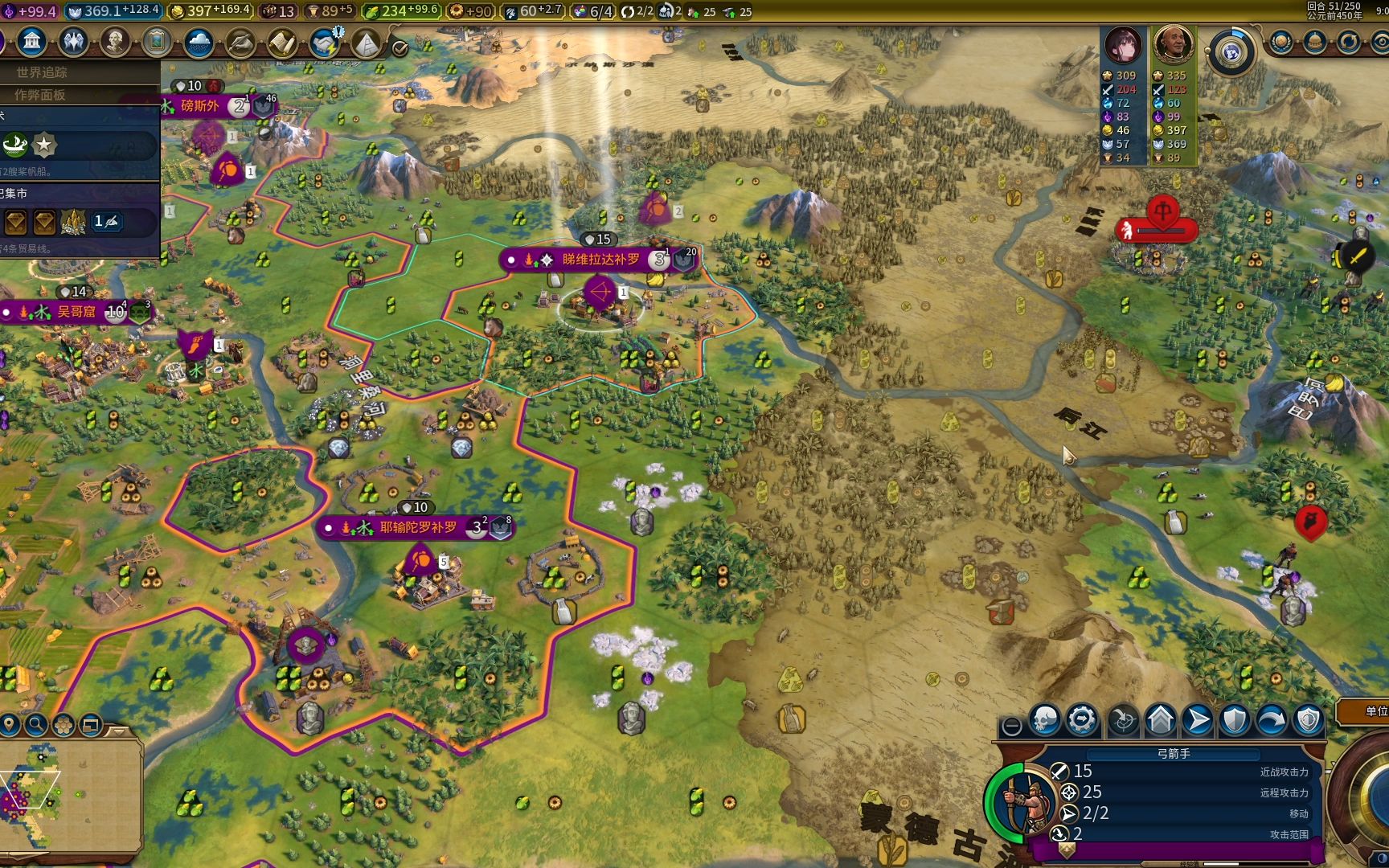Image resolution: width=1389 pixels, height=868 pixels.
Task: Open the religion screen with winged icon
Action: click(73, 42)
